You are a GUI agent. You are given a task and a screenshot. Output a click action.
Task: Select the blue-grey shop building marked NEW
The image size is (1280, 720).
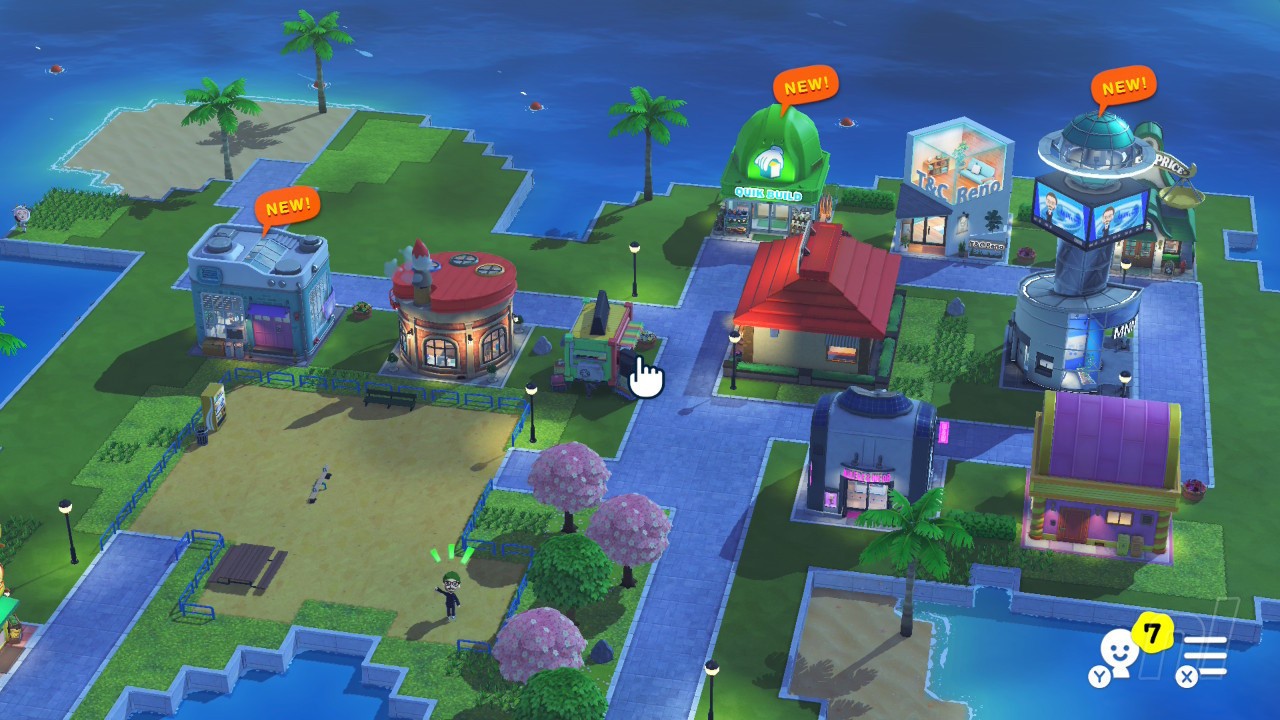262,295
